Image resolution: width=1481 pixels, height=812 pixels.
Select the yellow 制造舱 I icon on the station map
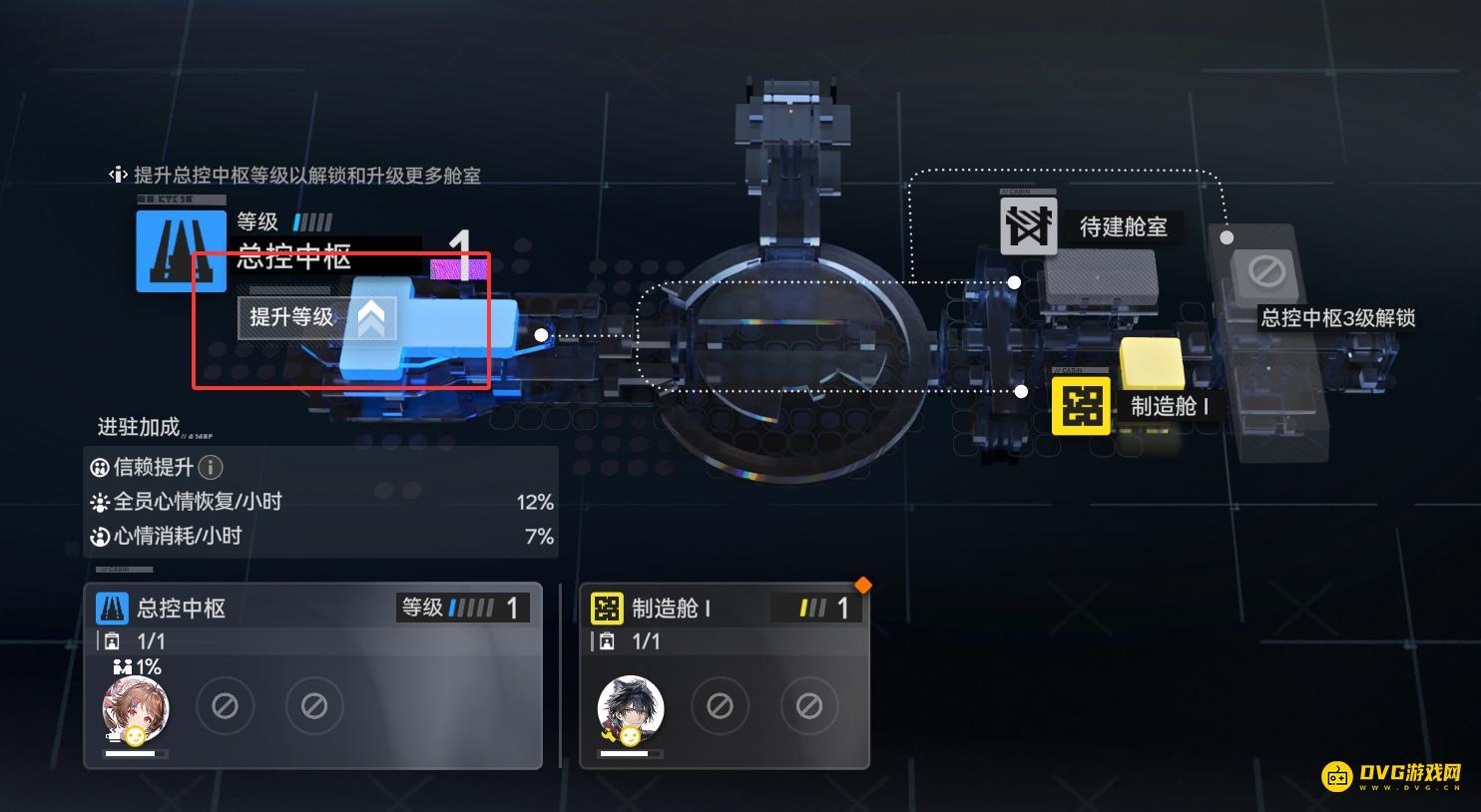tap(1081, 406)
